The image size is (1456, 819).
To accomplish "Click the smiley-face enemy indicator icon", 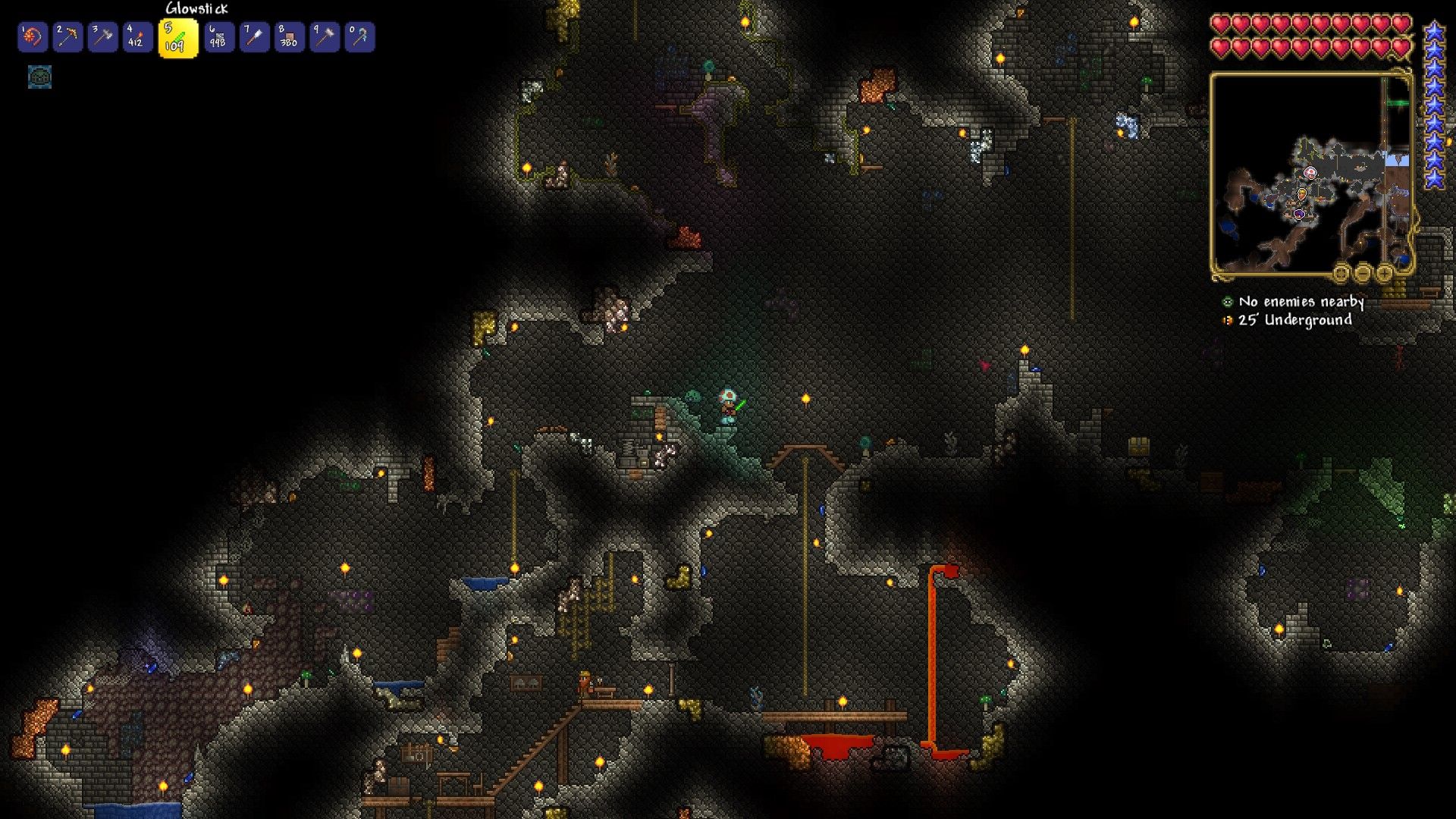I will (1227, 301).
